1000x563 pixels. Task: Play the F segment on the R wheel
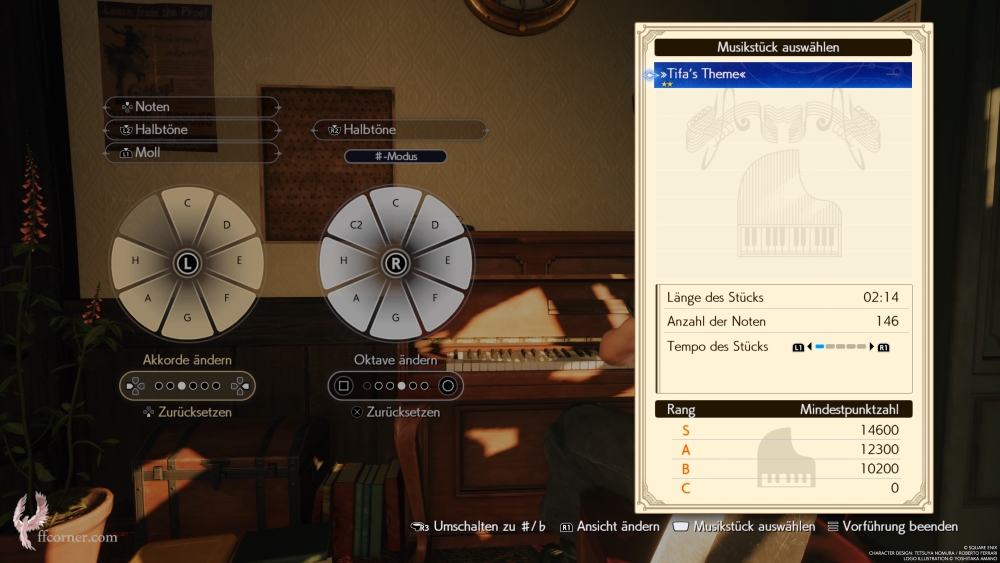click(x=434, y=297)
